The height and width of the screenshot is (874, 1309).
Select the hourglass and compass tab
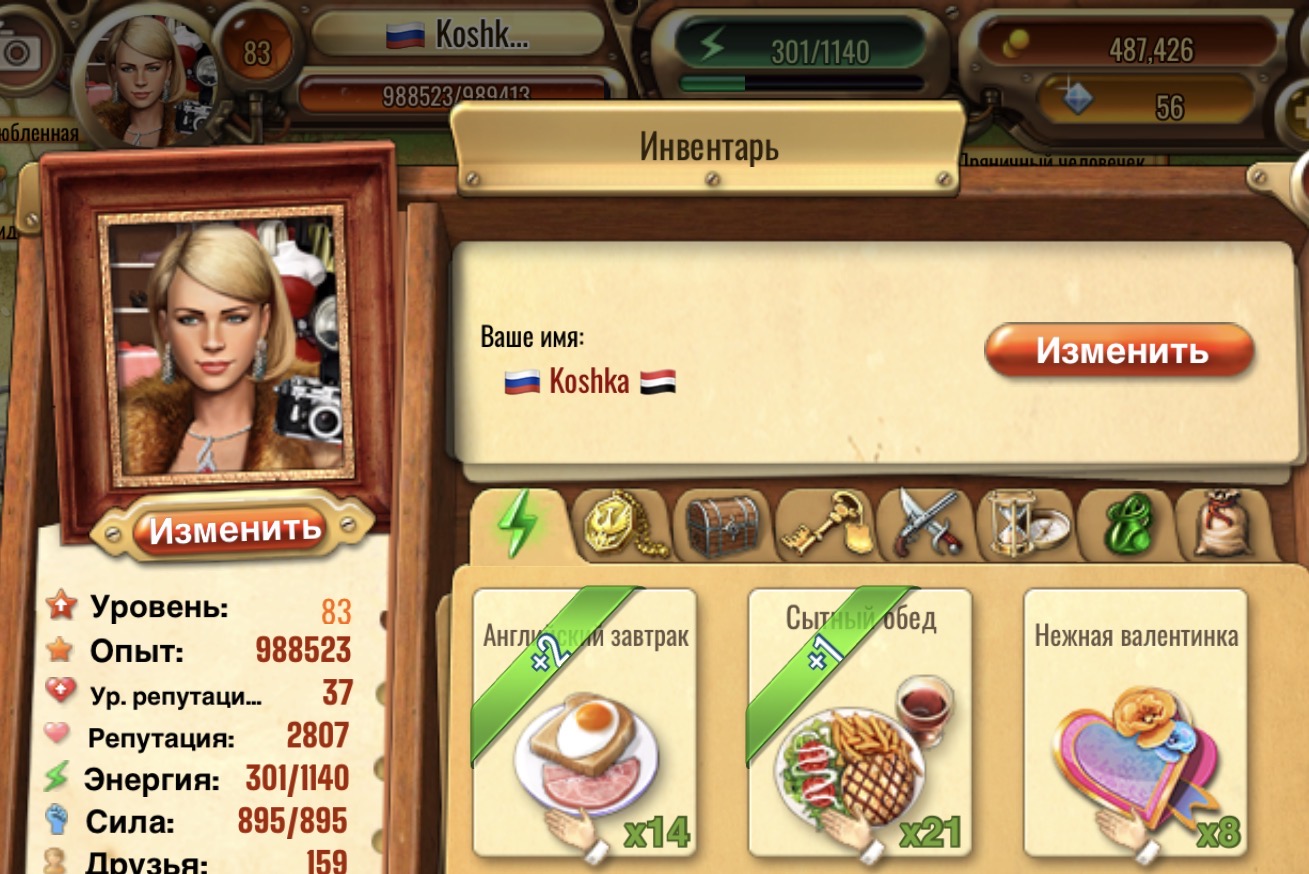(x=1027, y=524)
